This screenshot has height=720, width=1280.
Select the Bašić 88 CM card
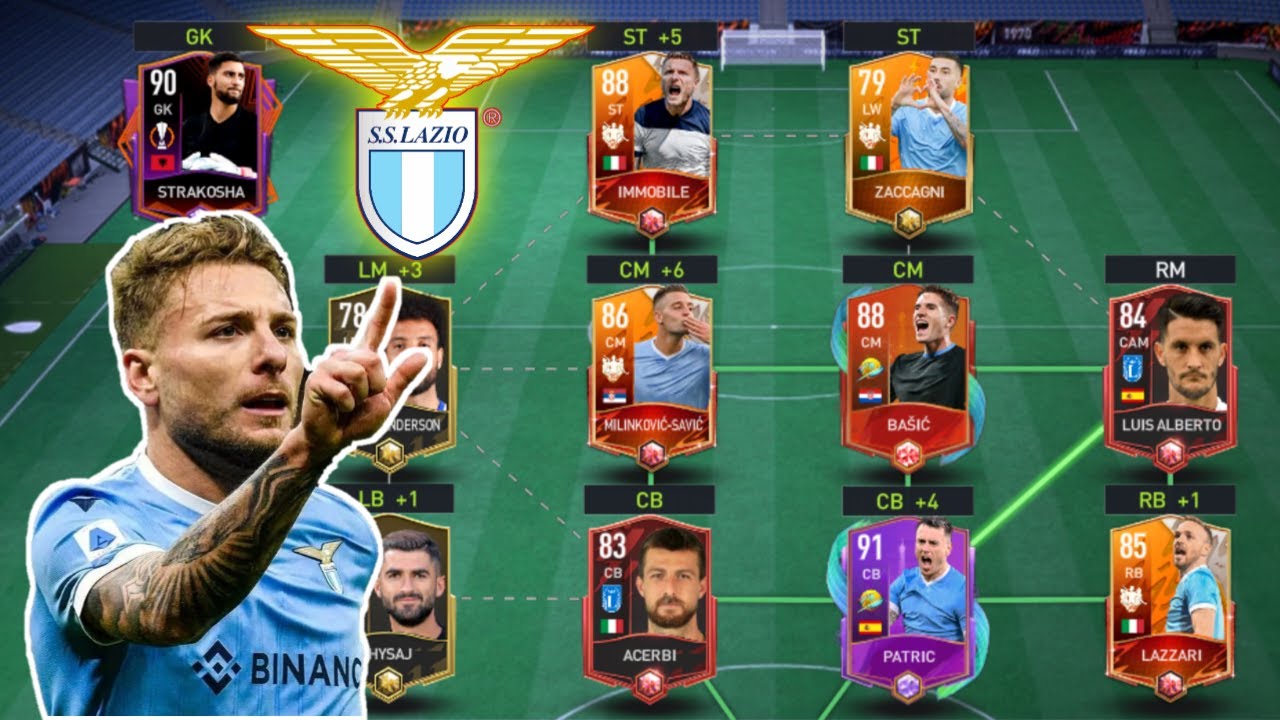pos(908,372)
